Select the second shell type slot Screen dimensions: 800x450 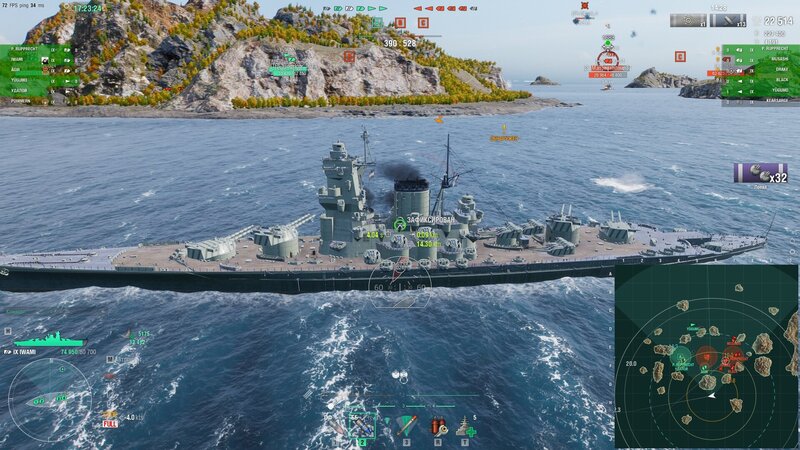tap(361, 427)
